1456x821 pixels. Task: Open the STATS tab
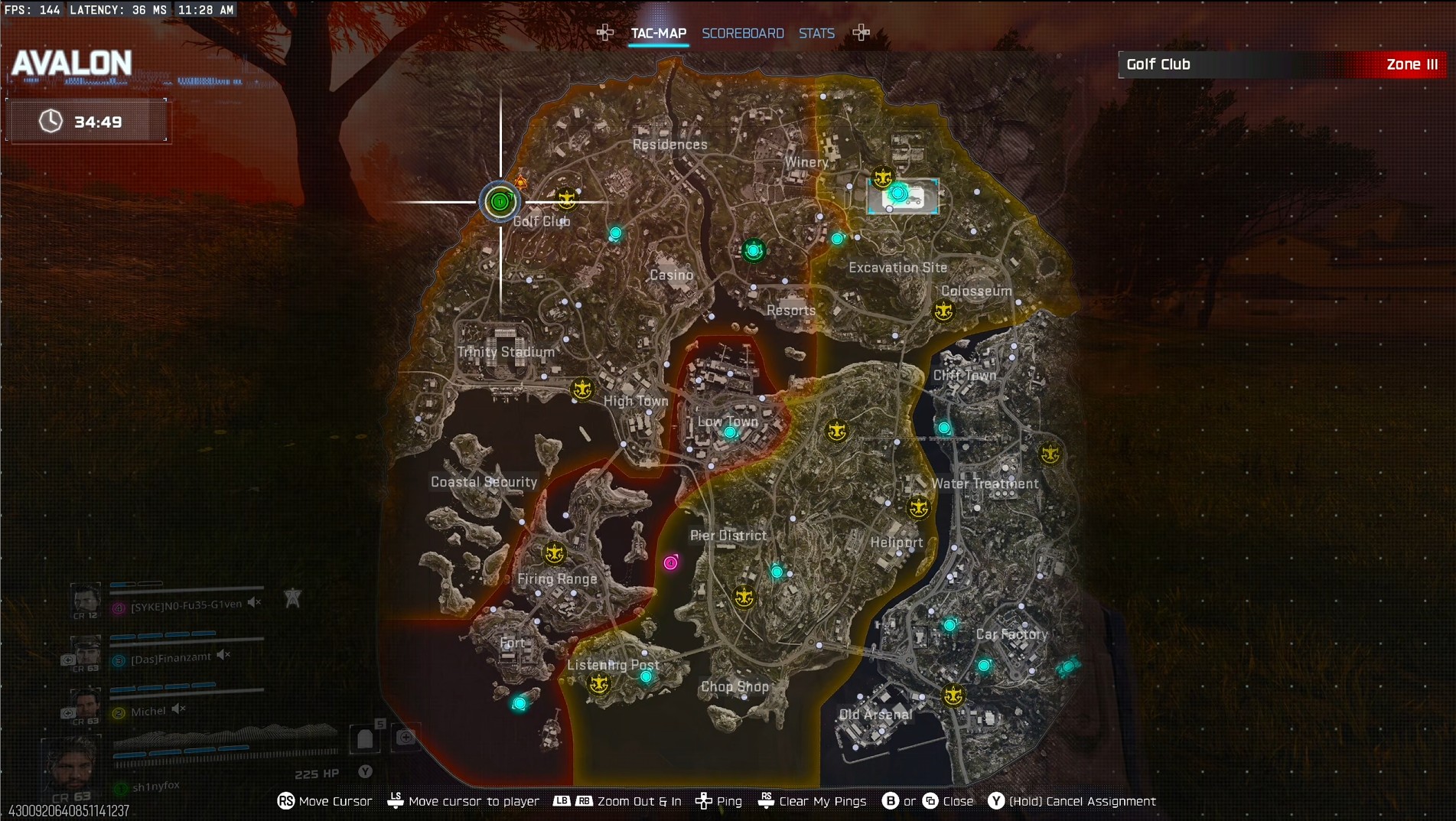[x=816, y=33]
